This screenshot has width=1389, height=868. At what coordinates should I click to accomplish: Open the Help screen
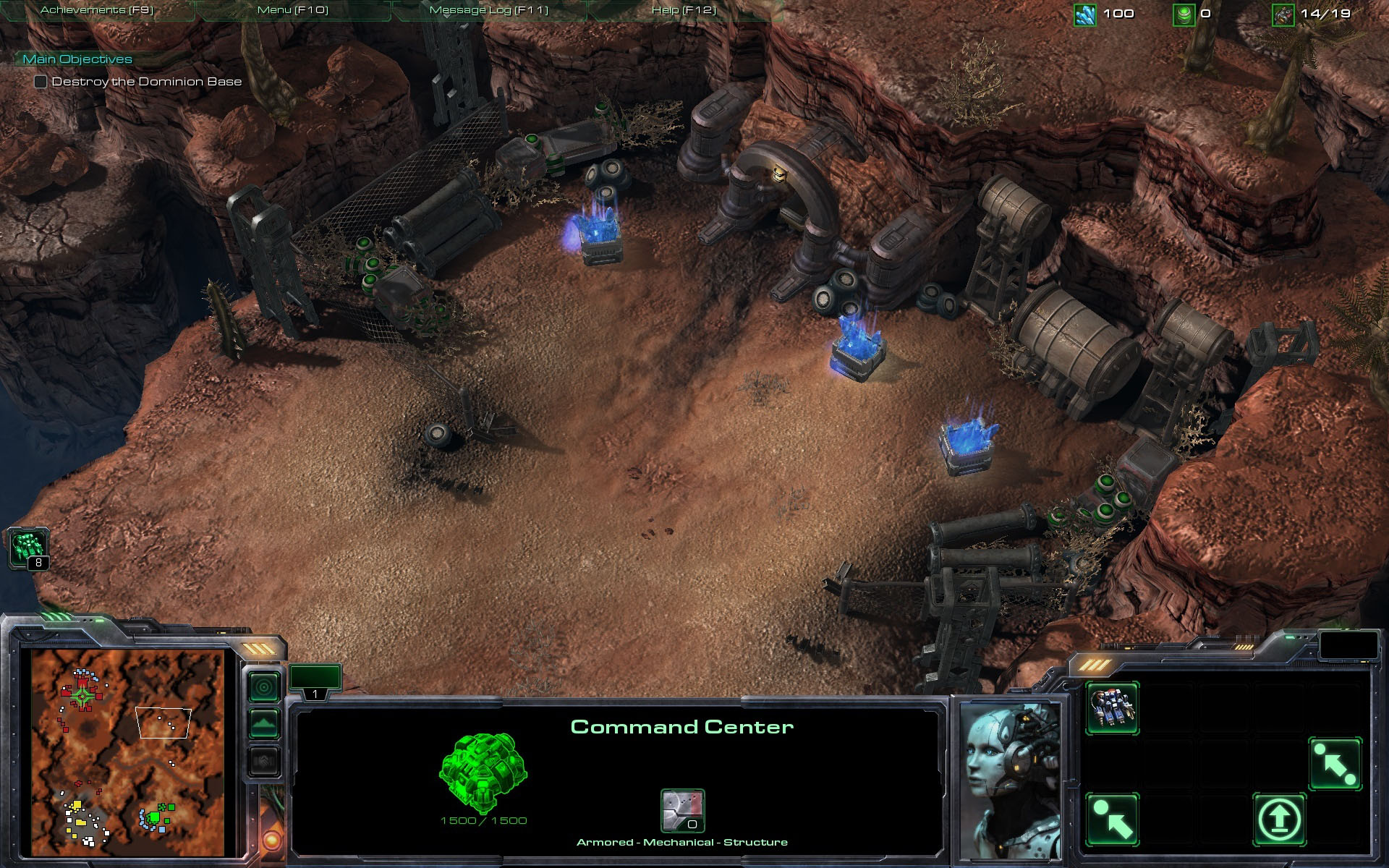coord(683,10)
